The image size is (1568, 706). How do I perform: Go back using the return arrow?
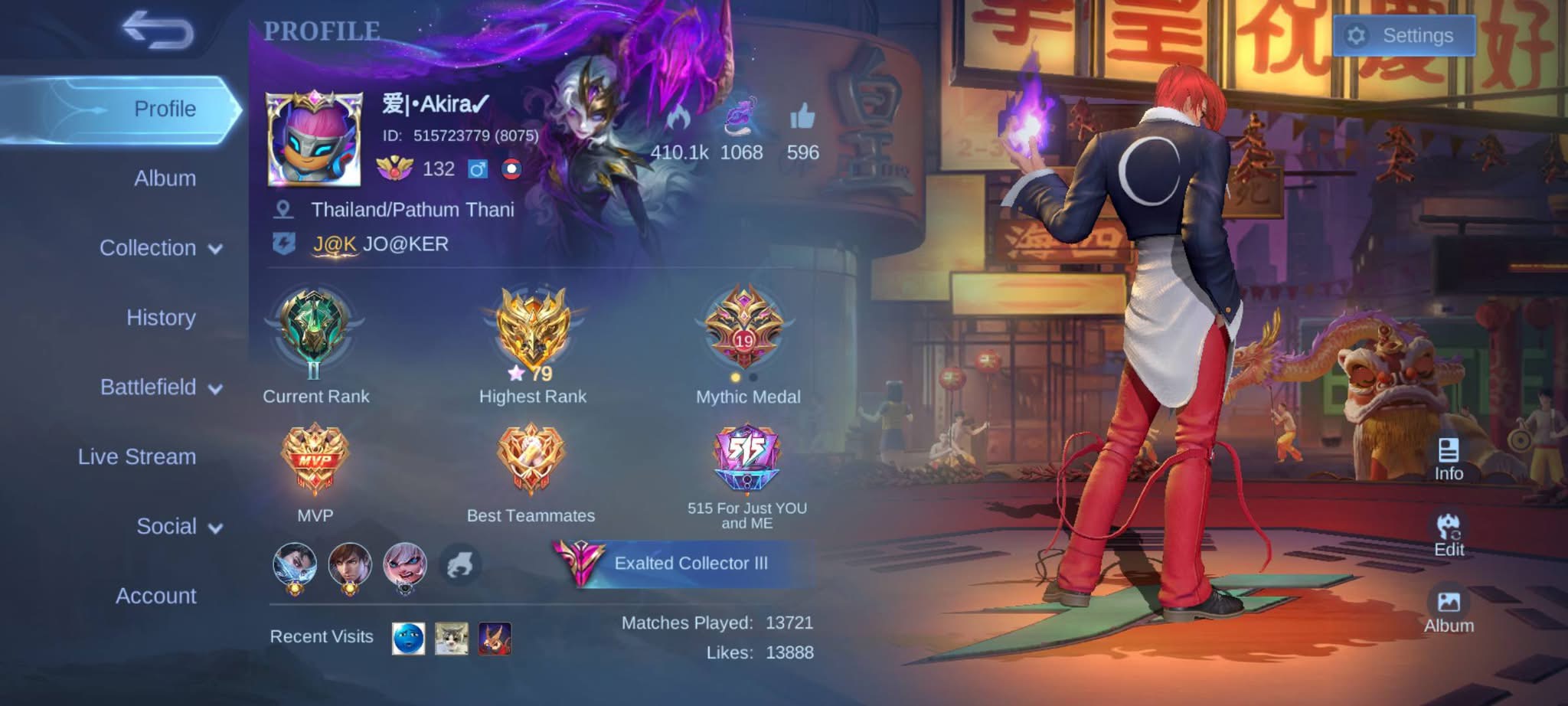[158, 31]
